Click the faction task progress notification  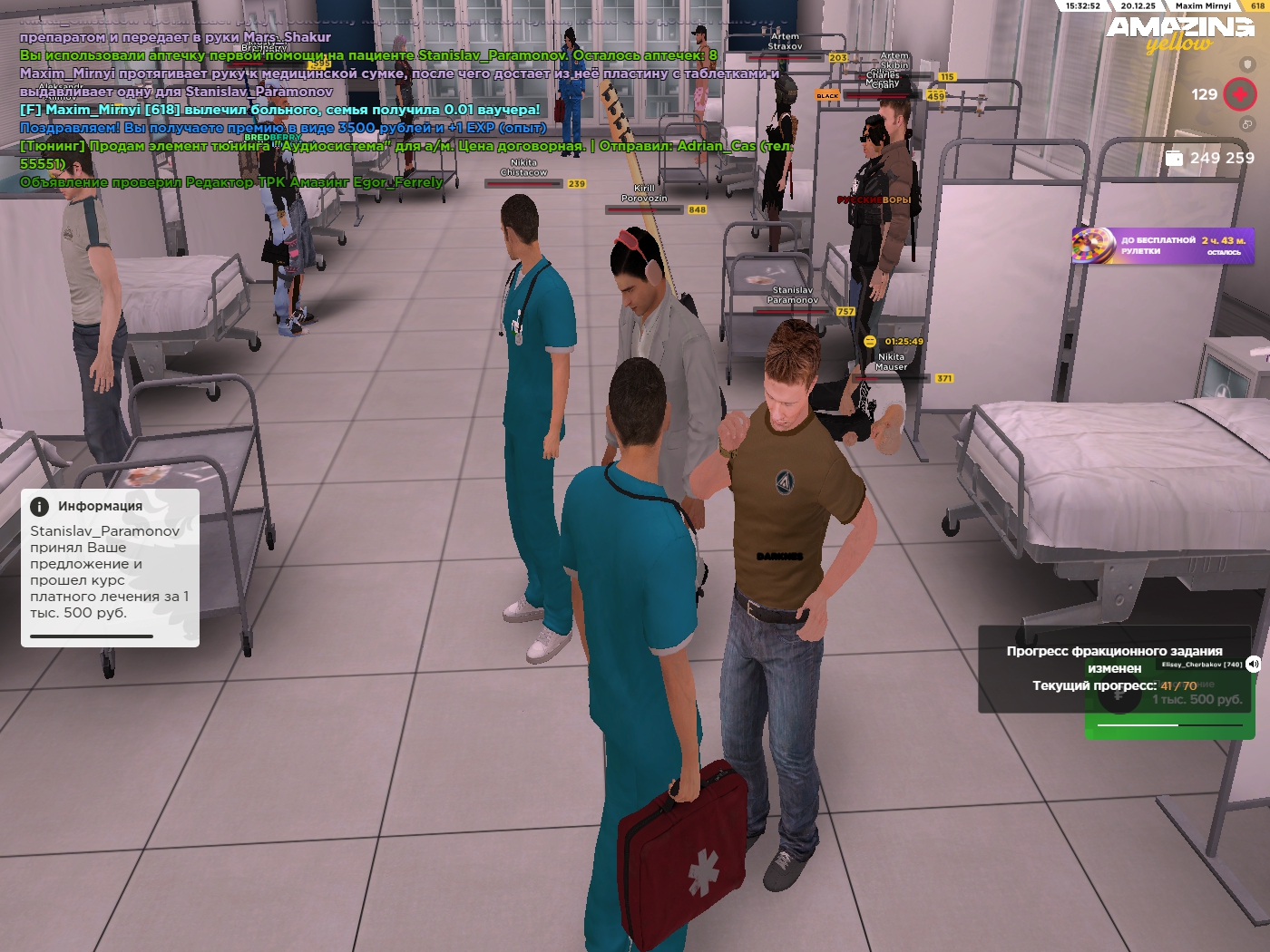pos(1113,668)
